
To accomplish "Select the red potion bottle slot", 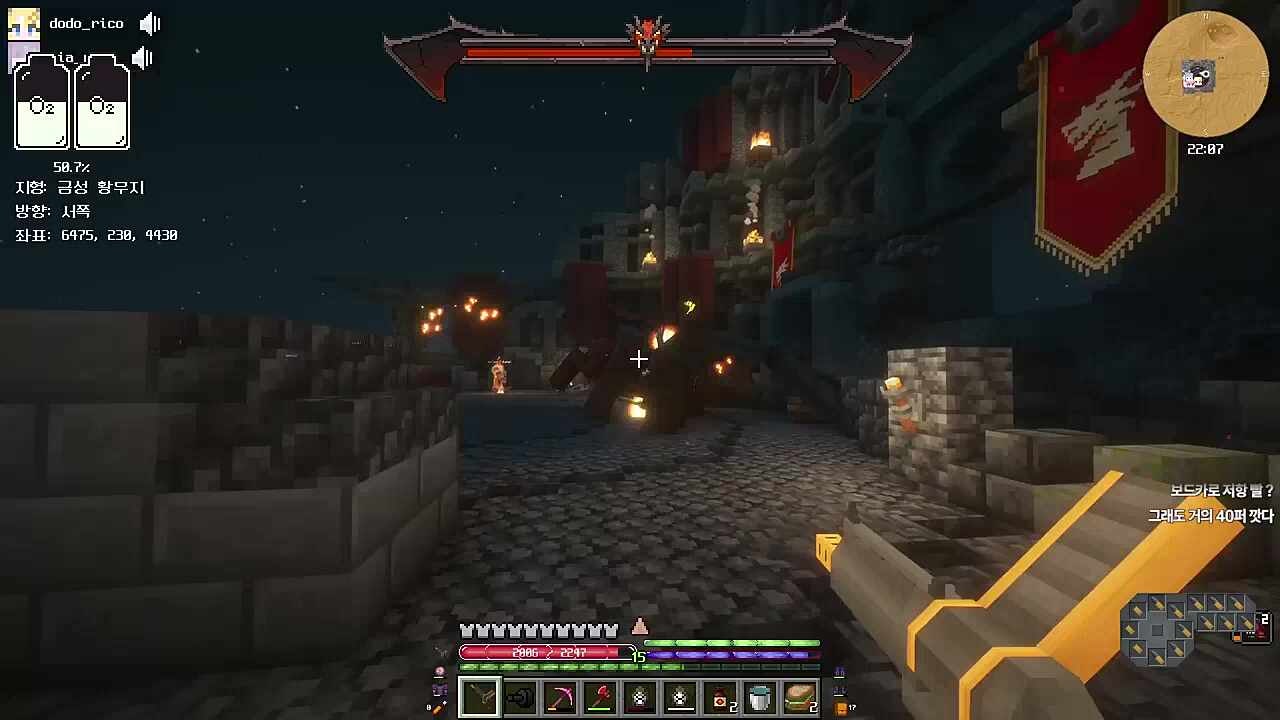I will pos(720,697).
